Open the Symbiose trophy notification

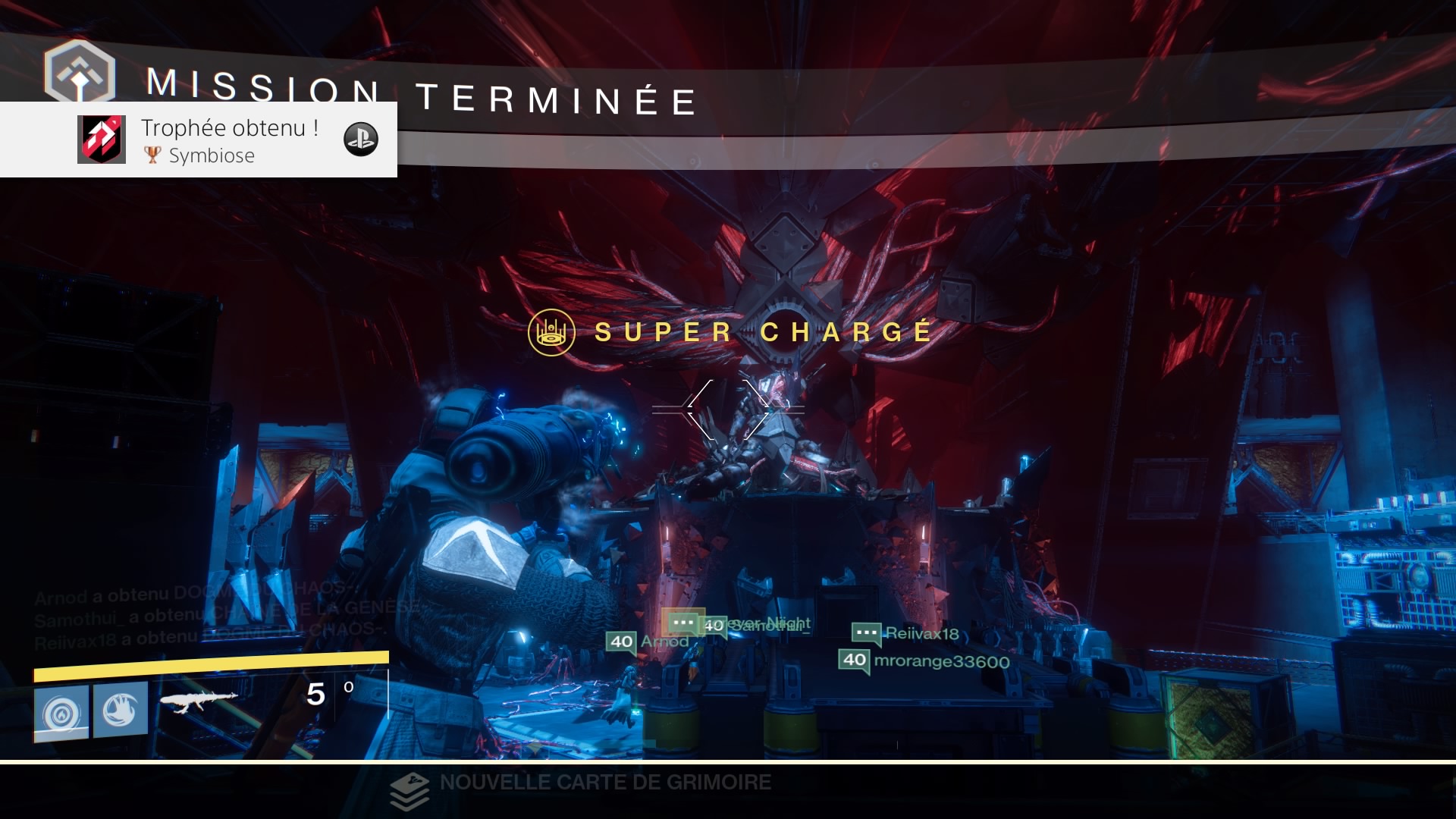tap(227, 140)
